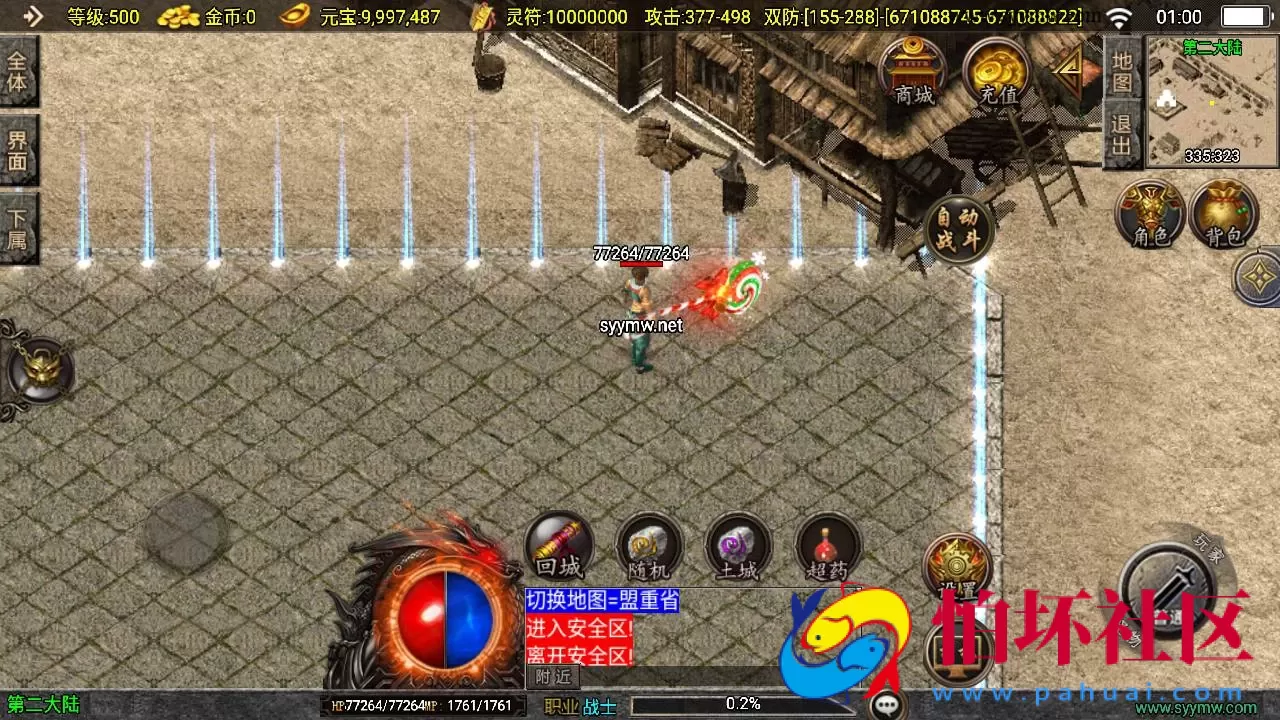
Task: Use the 超药 potion icon
Action: (x=827, y=547)
